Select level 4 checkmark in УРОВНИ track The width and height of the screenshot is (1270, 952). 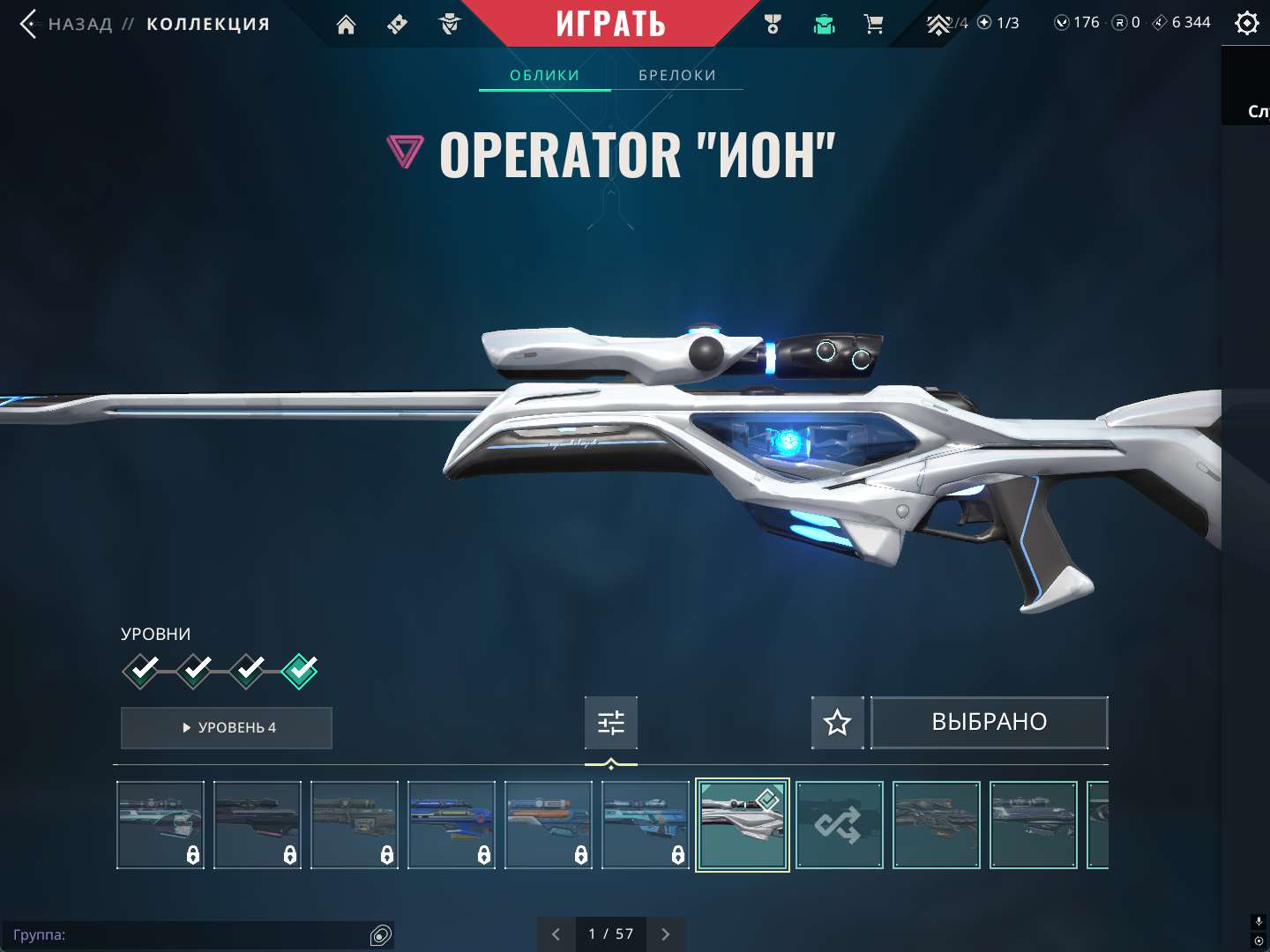[300, 670]
